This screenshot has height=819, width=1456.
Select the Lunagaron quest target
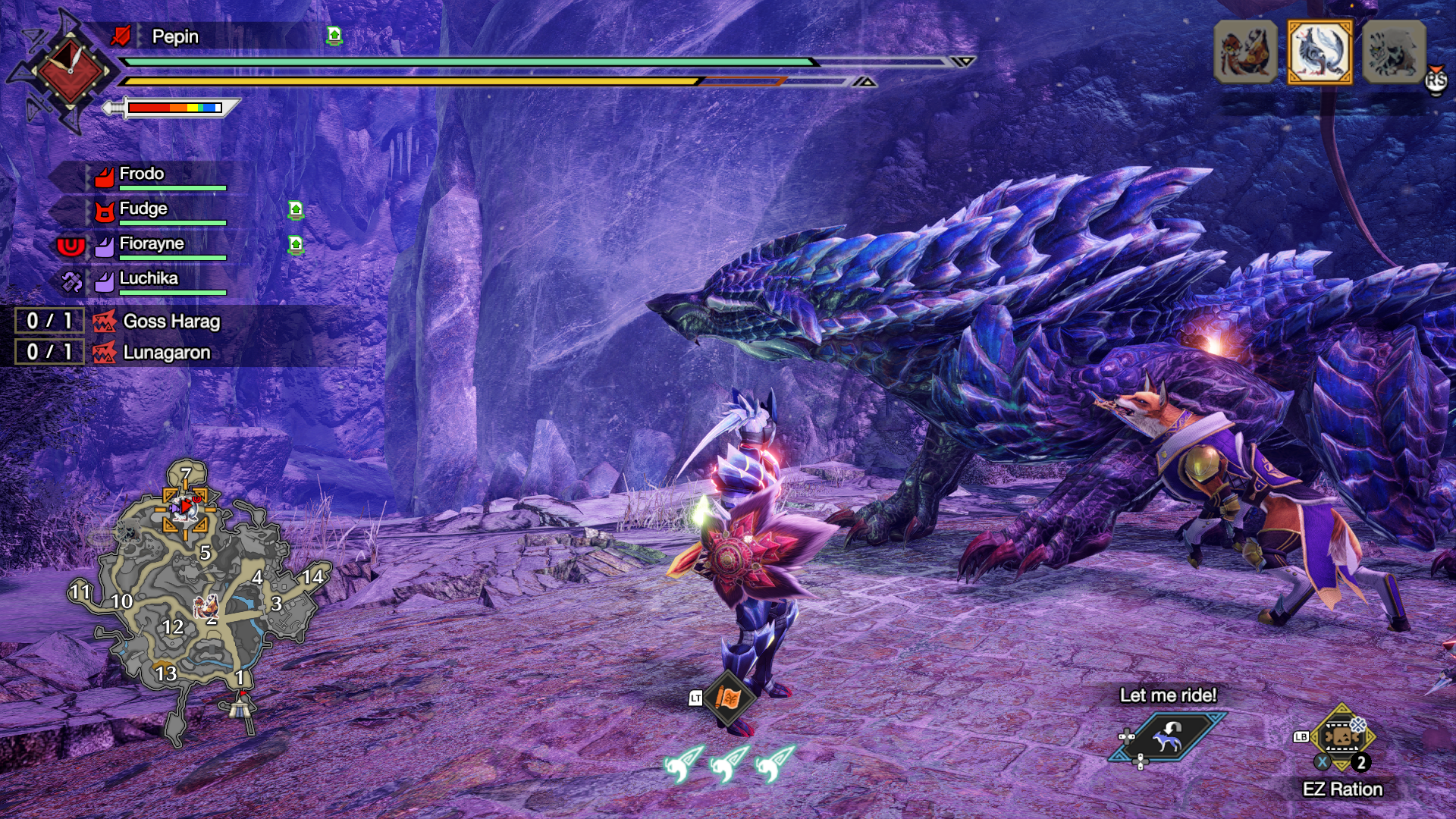point(166,353)
